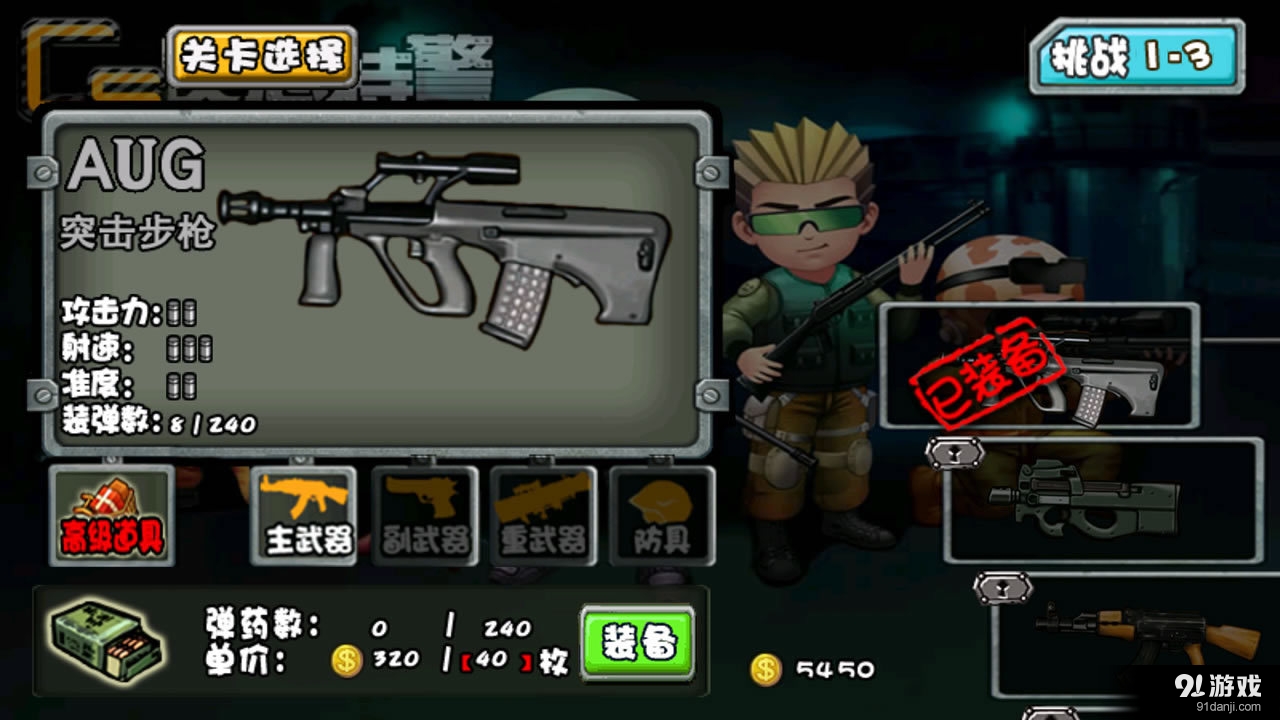Select the 高级道具 (advanced items) category icon
Image resolution: width=1280 pixels, height=720 pixels.
click(x=110, y=513)
